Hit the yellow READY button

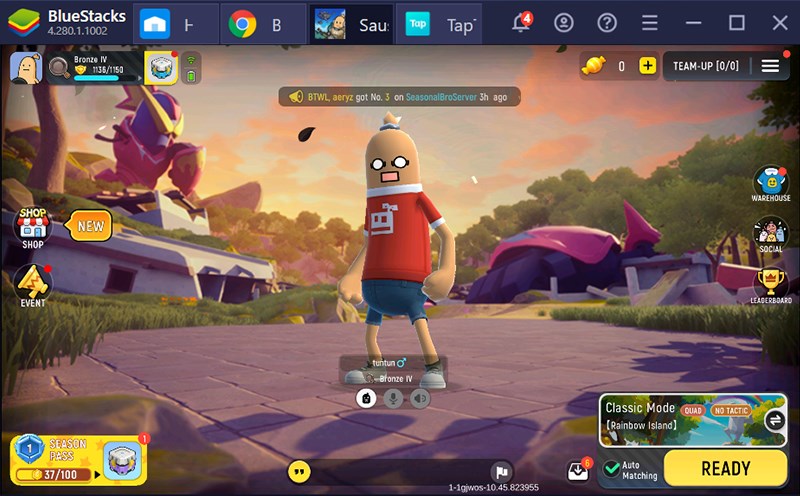725,468
